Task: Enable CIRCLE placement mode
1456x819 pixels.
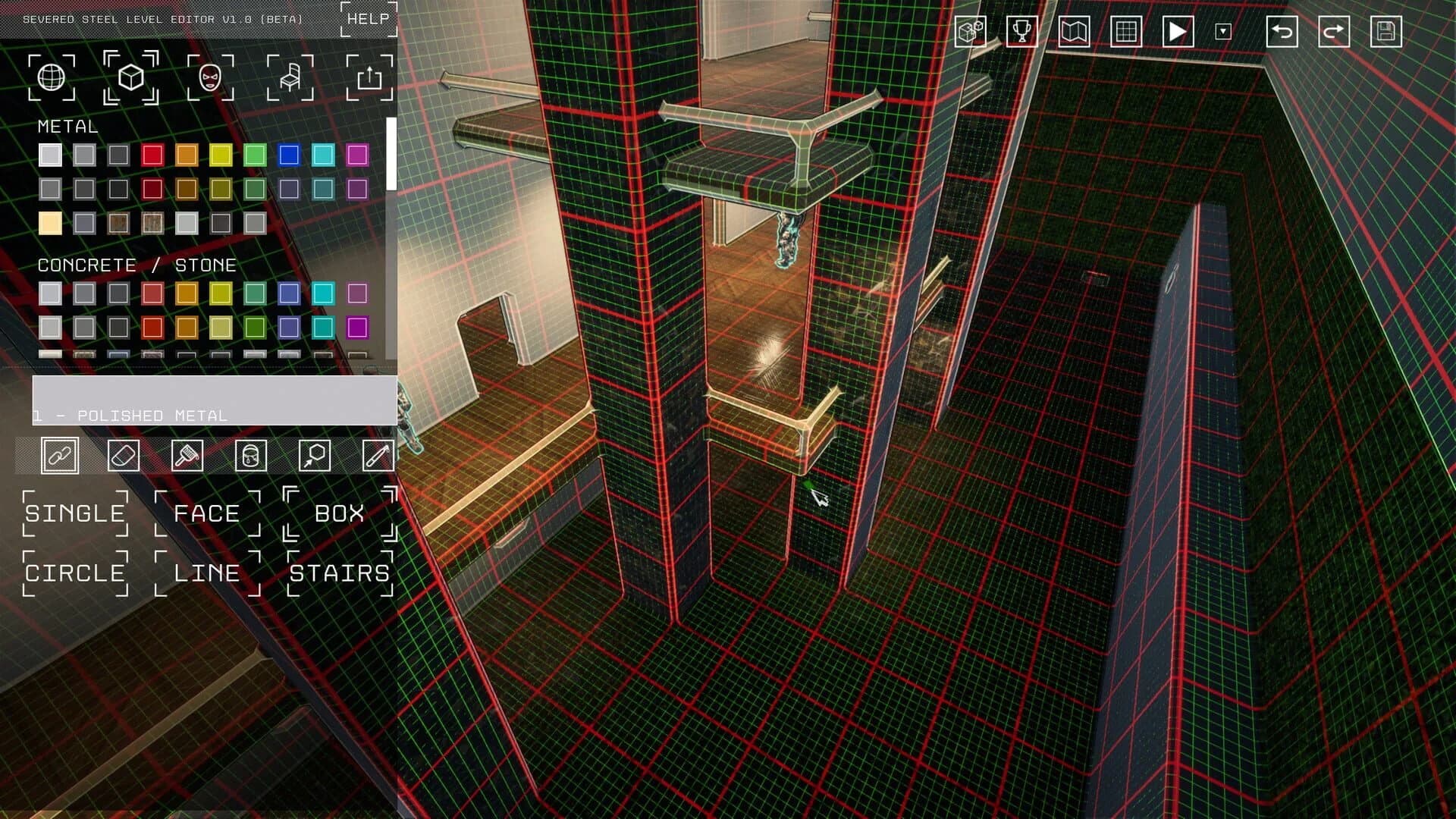Action: point(74,574)
